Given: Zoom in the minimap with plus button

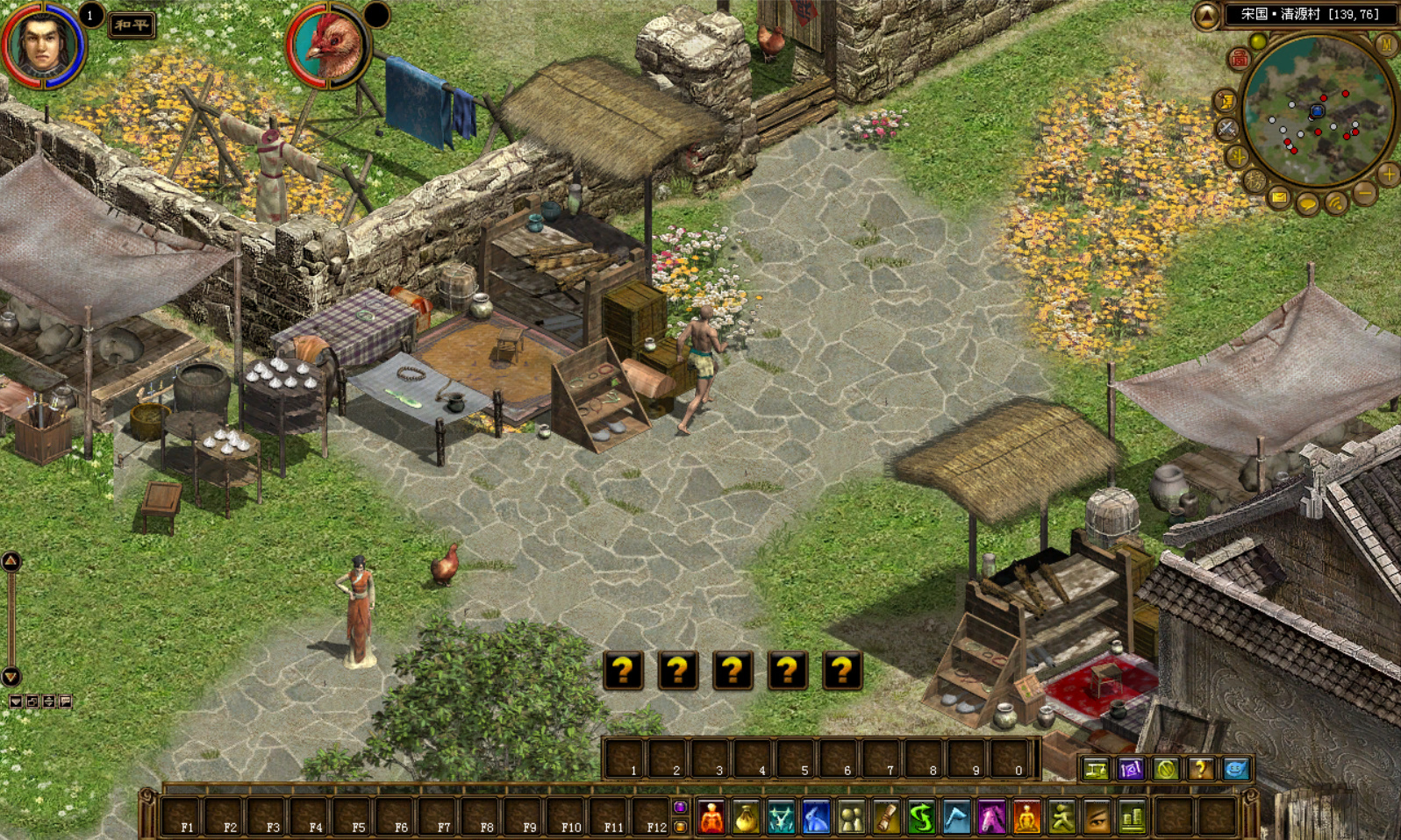Looking at the screenshot, I should pos(1388,174).
